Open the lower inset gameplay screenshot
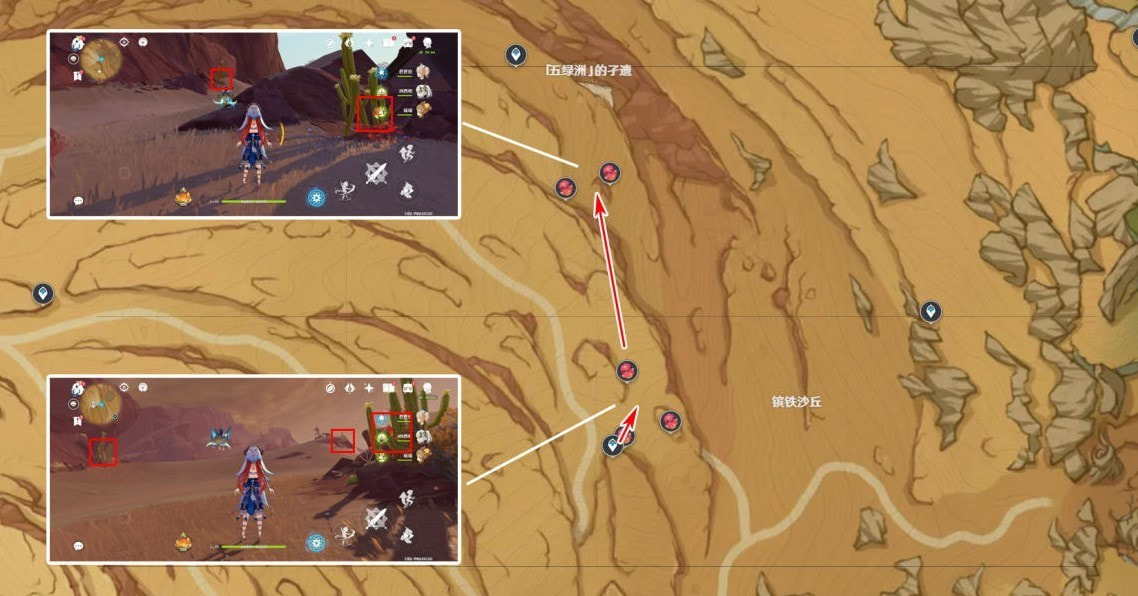The height and width of the screenshot is (596, 1138). [x=253, y=469]
